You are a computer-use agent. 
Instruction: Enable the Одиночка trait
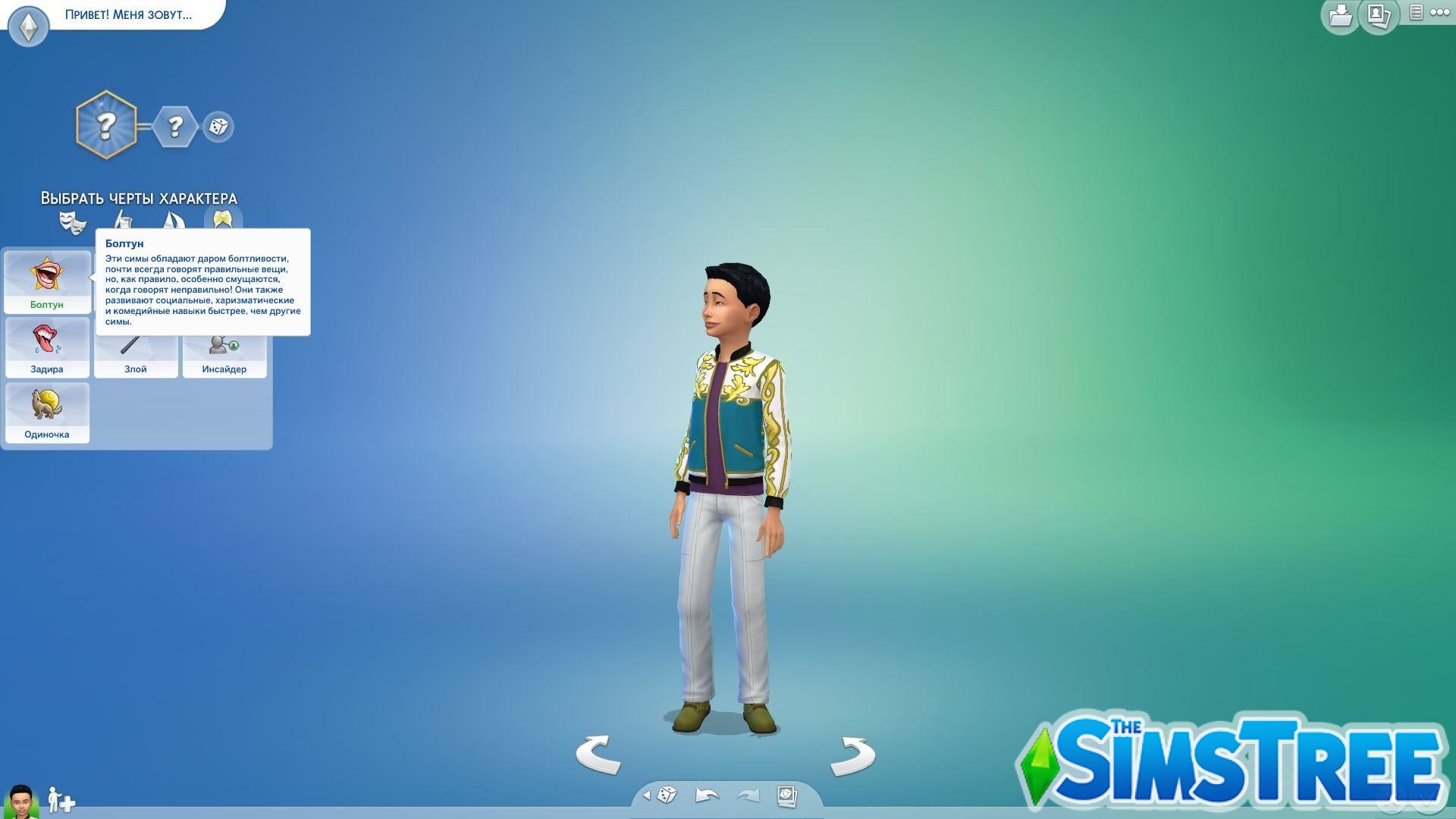tap(47, 413)
